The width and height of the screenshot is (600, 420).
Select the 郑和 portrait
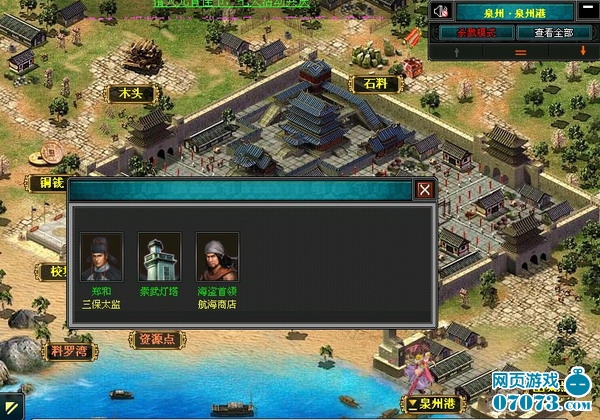click(101, 257)
